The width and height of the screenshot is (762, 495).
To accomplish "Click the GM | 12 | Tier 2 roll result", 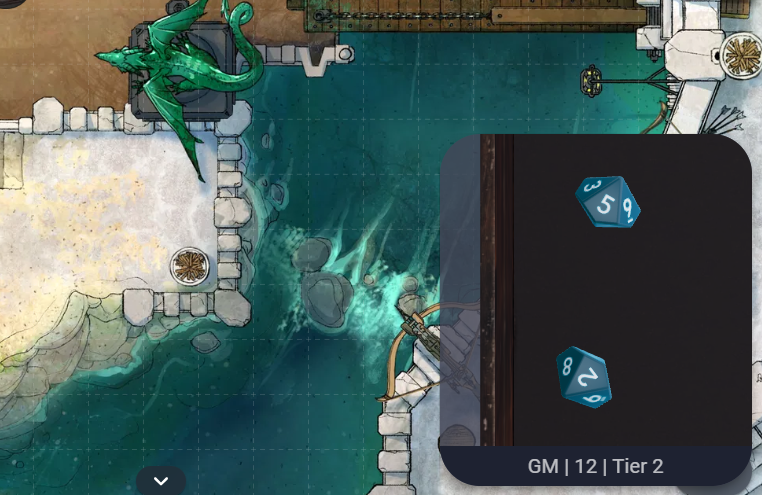I will 595,466.
